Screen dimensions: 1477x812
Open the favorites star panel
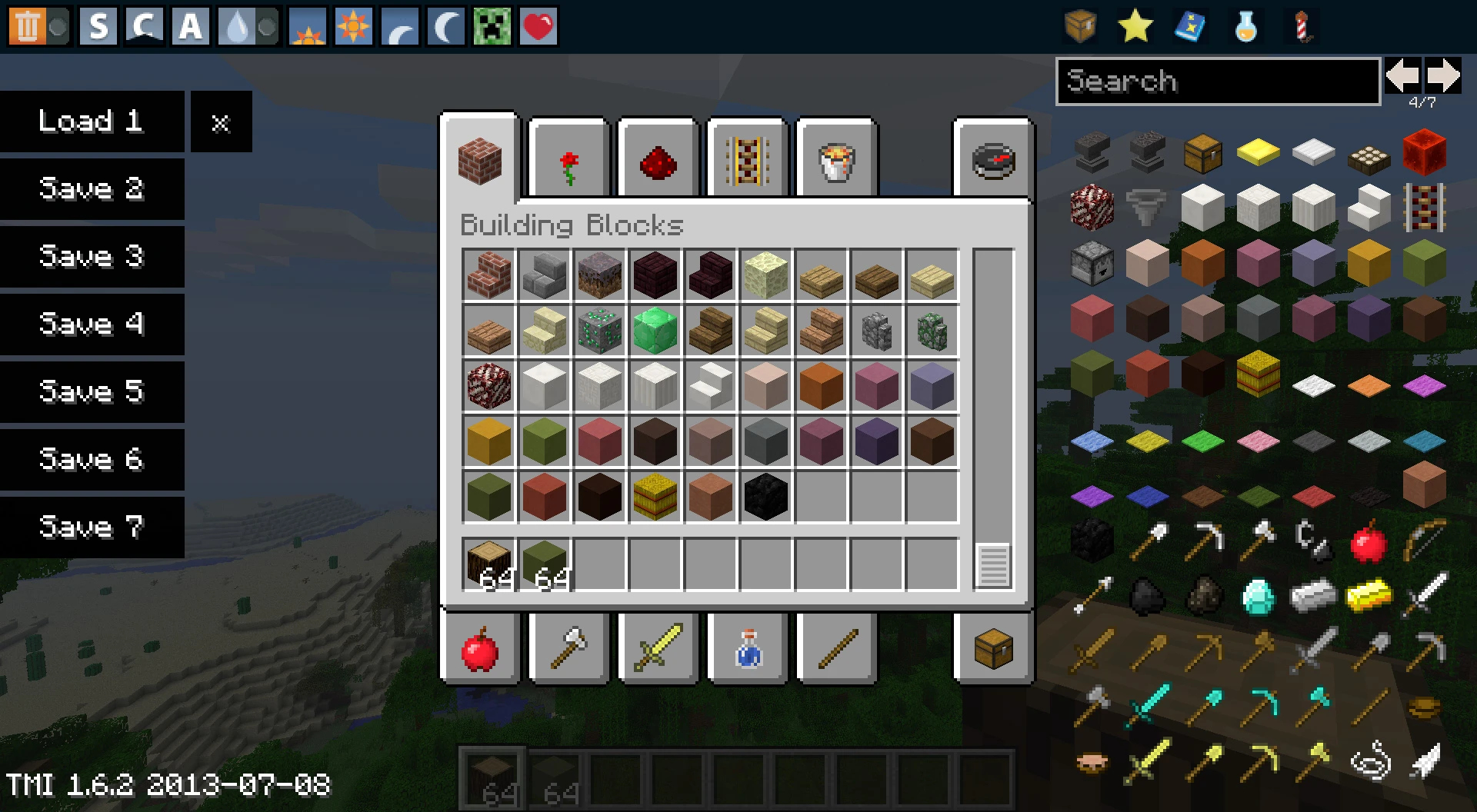(1135, 25)
